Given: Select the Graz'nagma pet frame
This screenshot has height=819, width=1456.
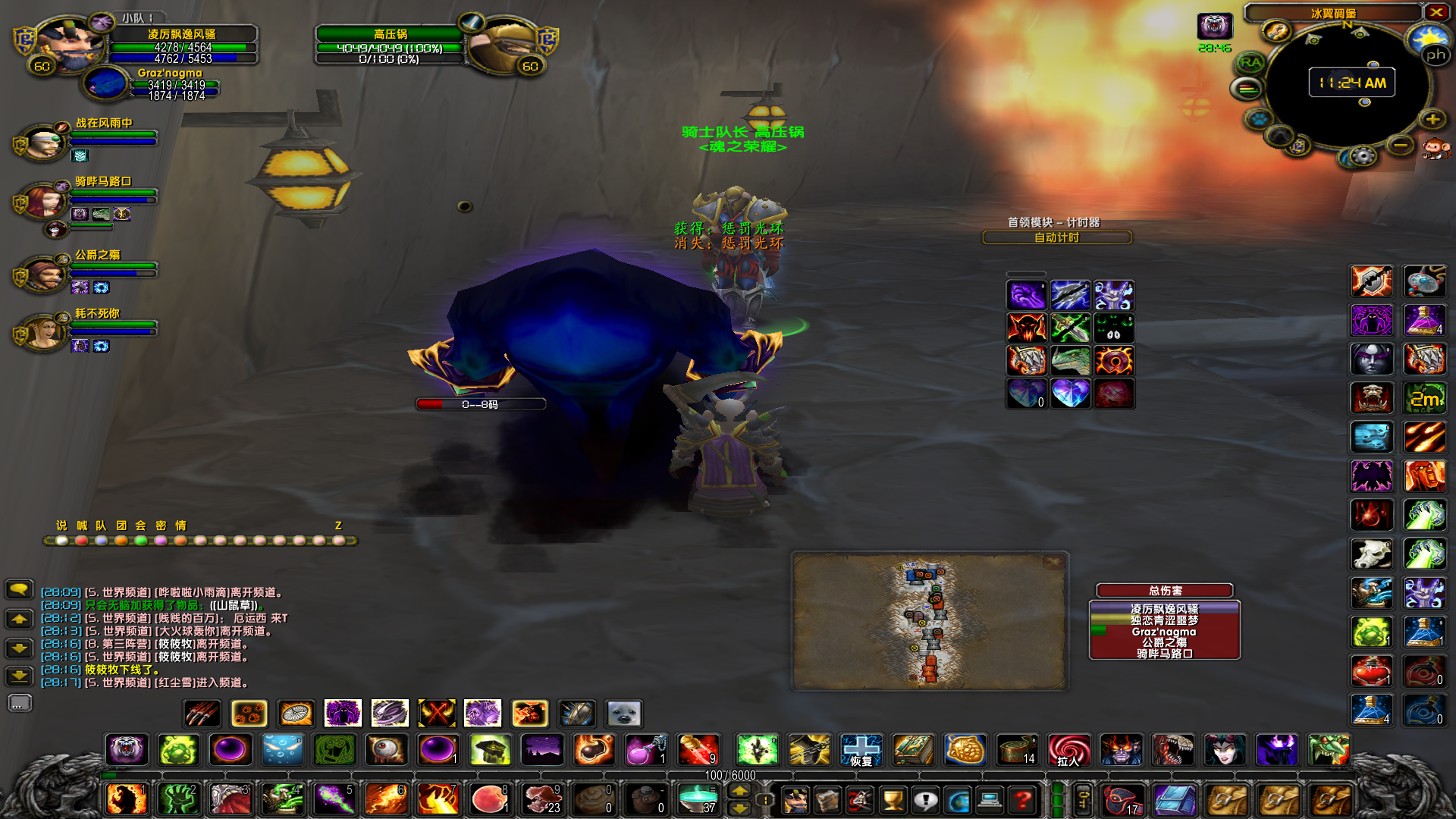Looking at the screenshot, I should (170, 74).
